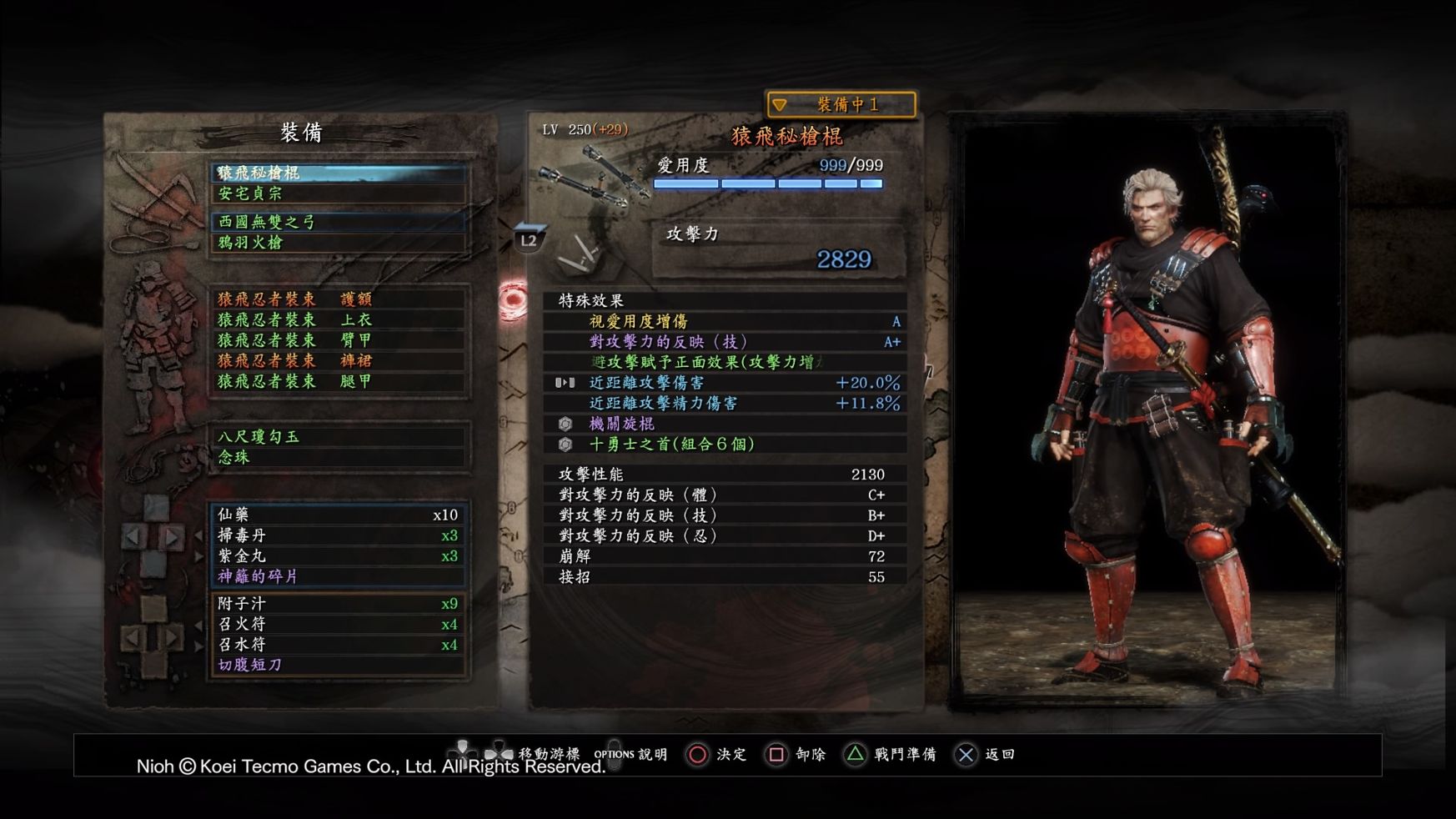Choose the 安宅貞宗 weapon slot
The width and height of the screenshot is (1456, 819).
(338, 193)
